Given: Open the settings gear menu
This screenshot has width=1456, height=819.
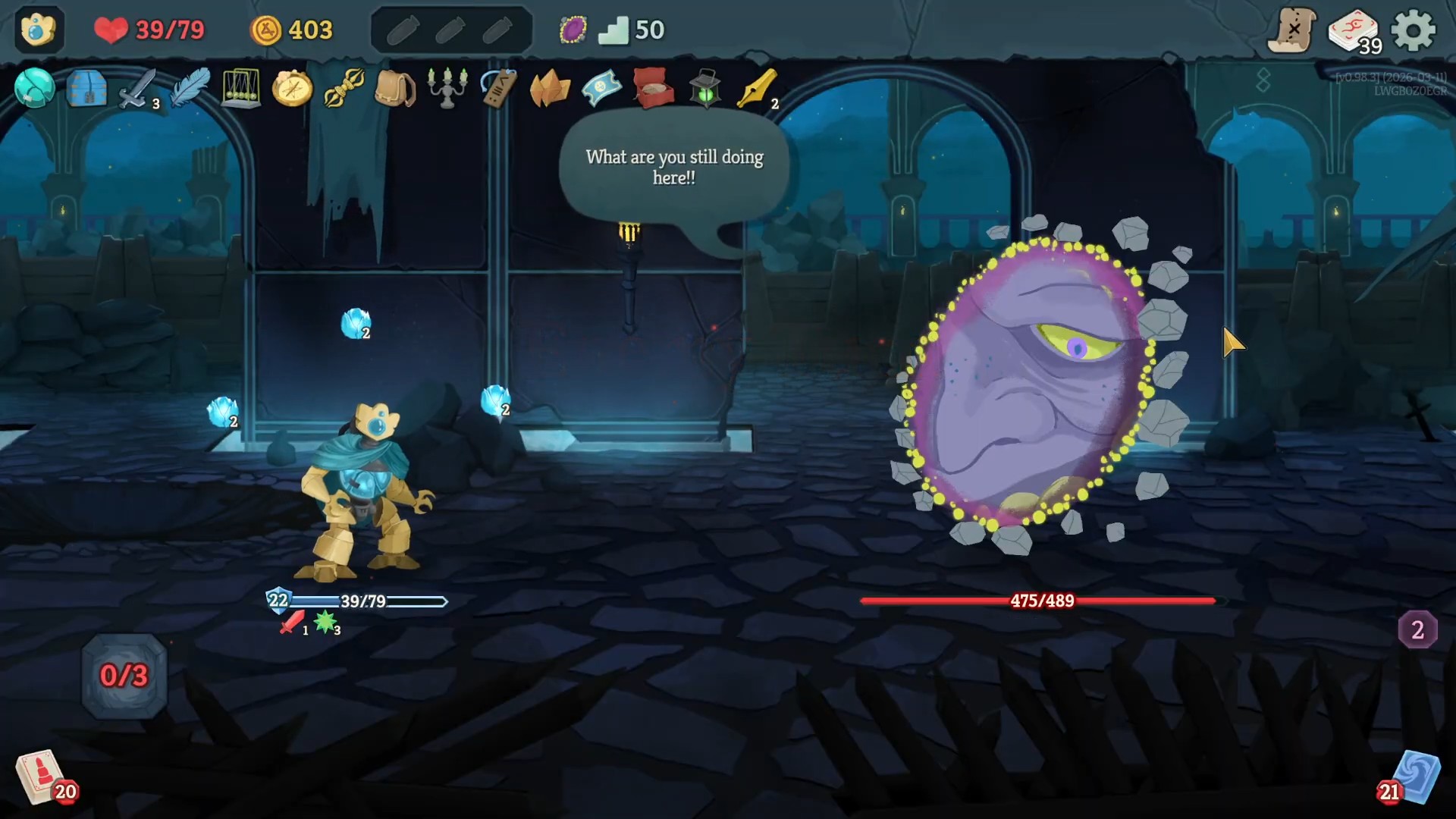Looking at the screenshot, I should pos(1415,30).
